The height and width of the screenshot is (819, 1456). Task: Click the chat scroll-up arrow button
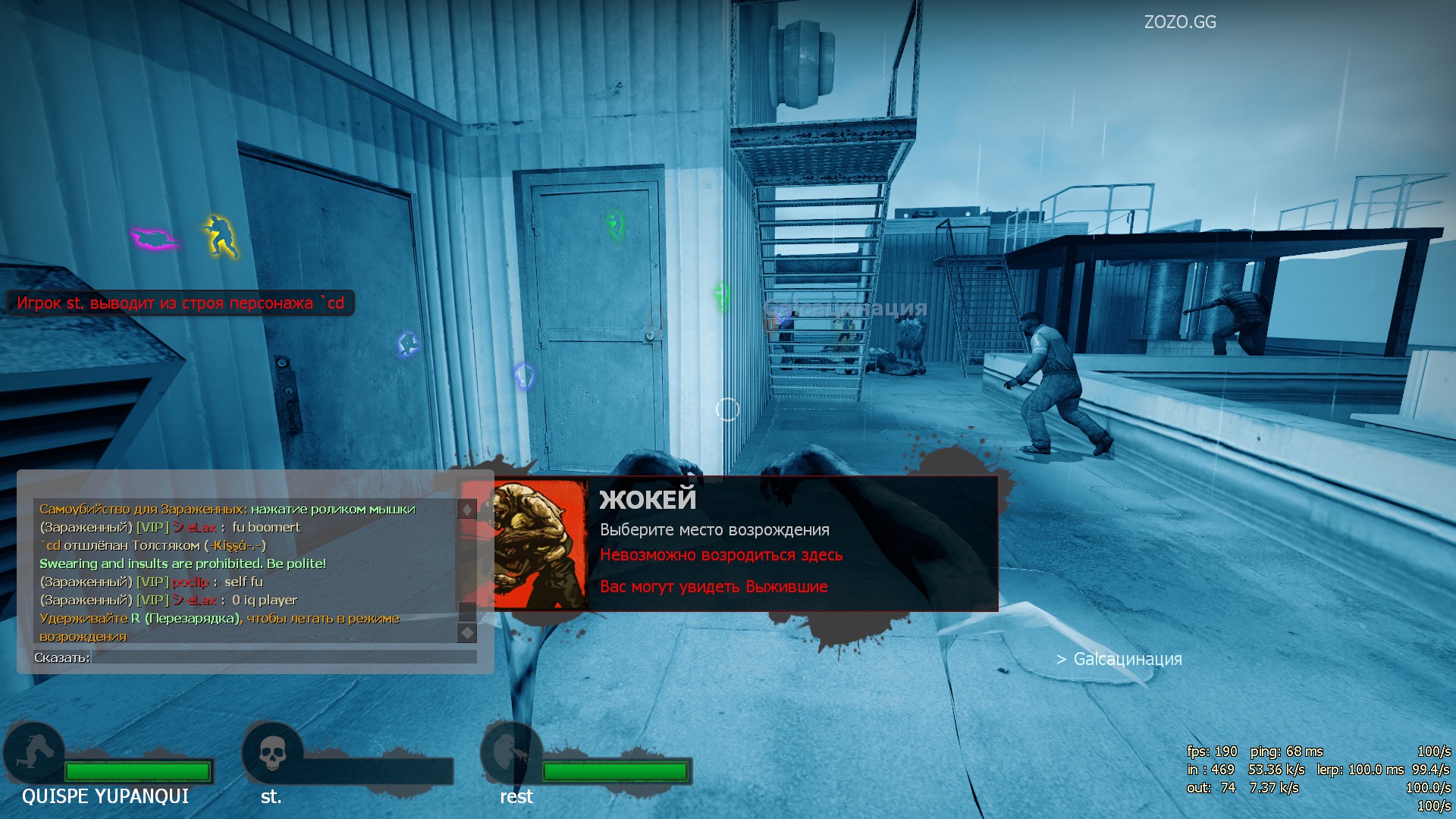click(x=467, y=509)
